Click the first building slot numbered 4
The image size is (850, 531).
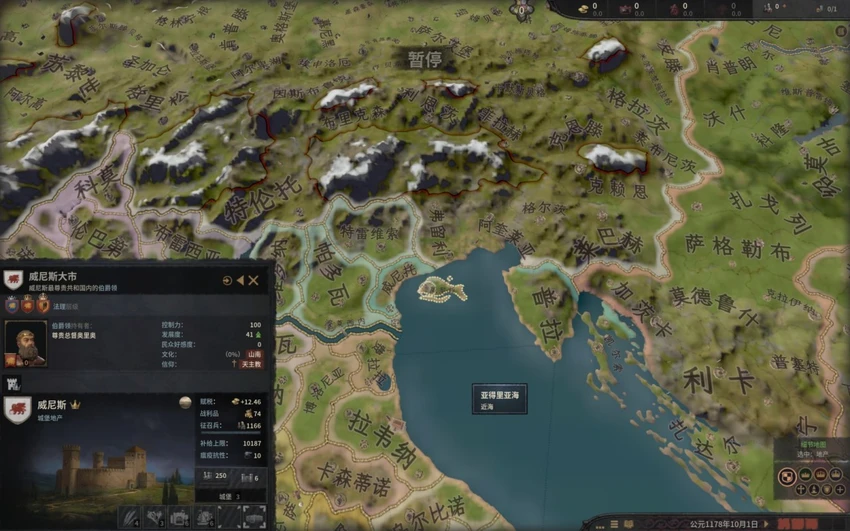coord(129,517)
